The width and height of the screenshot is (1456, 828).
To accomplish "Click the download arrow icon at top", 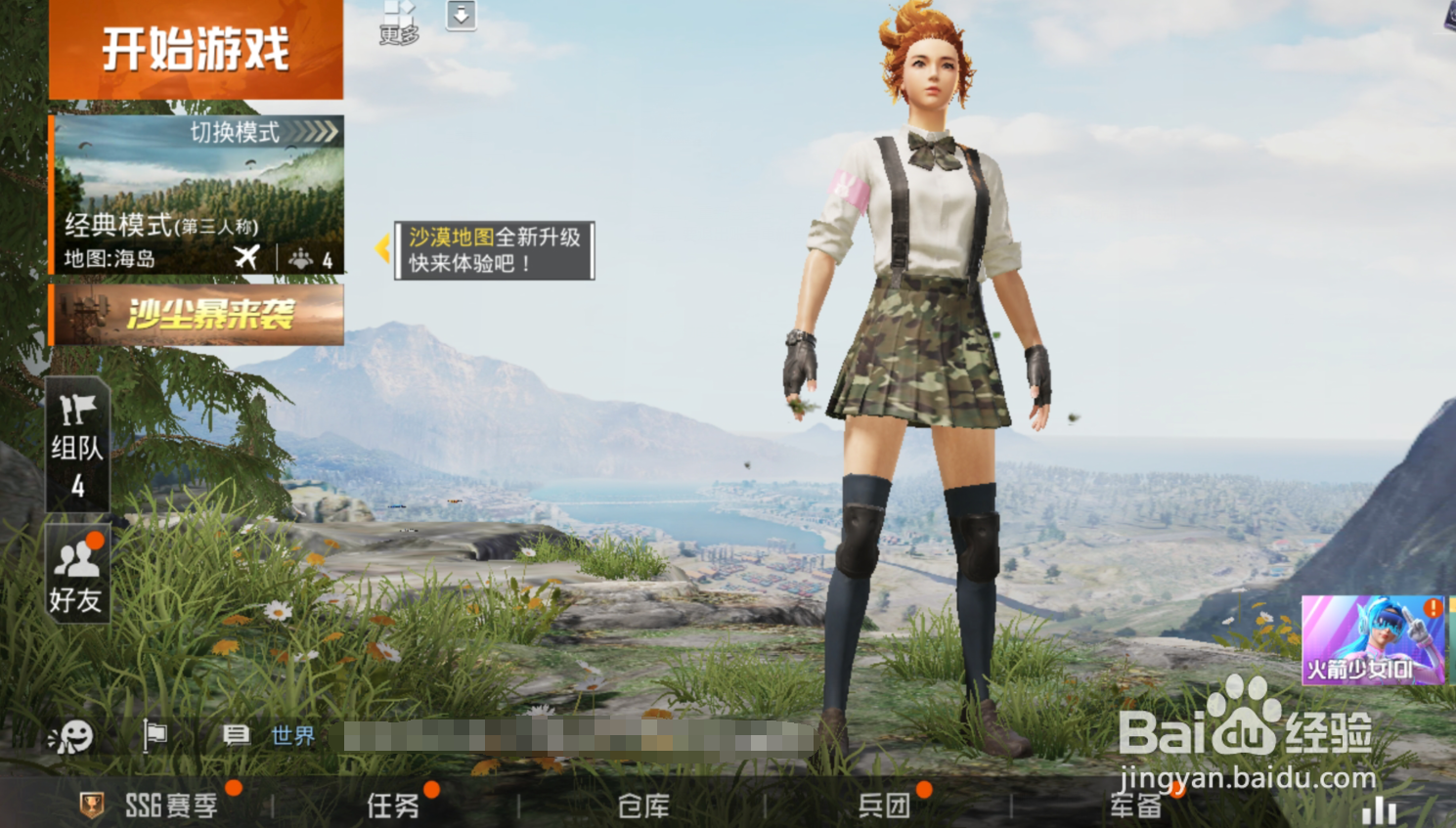I will (x=460, y=16).
